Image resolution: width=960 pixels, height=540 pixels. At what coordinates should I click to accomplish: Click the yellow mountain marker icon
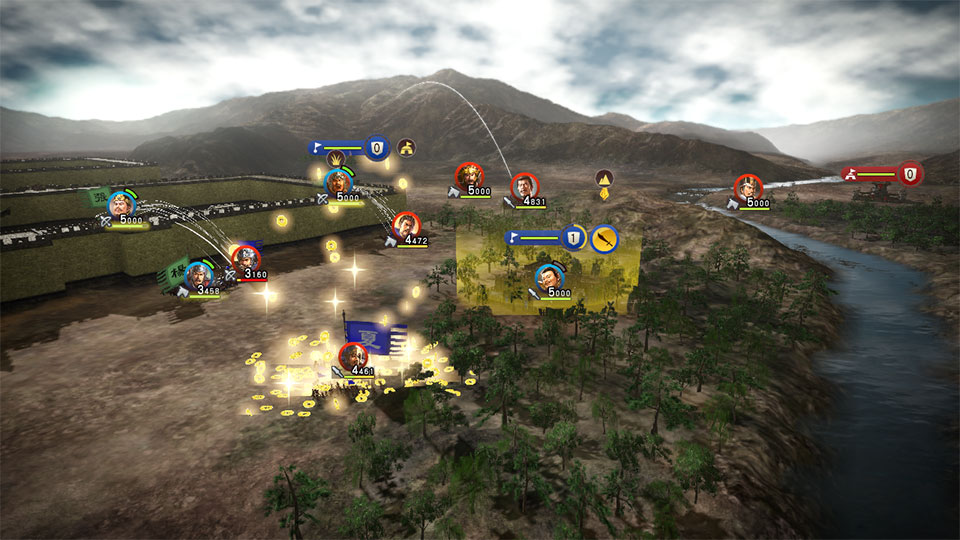604,178
